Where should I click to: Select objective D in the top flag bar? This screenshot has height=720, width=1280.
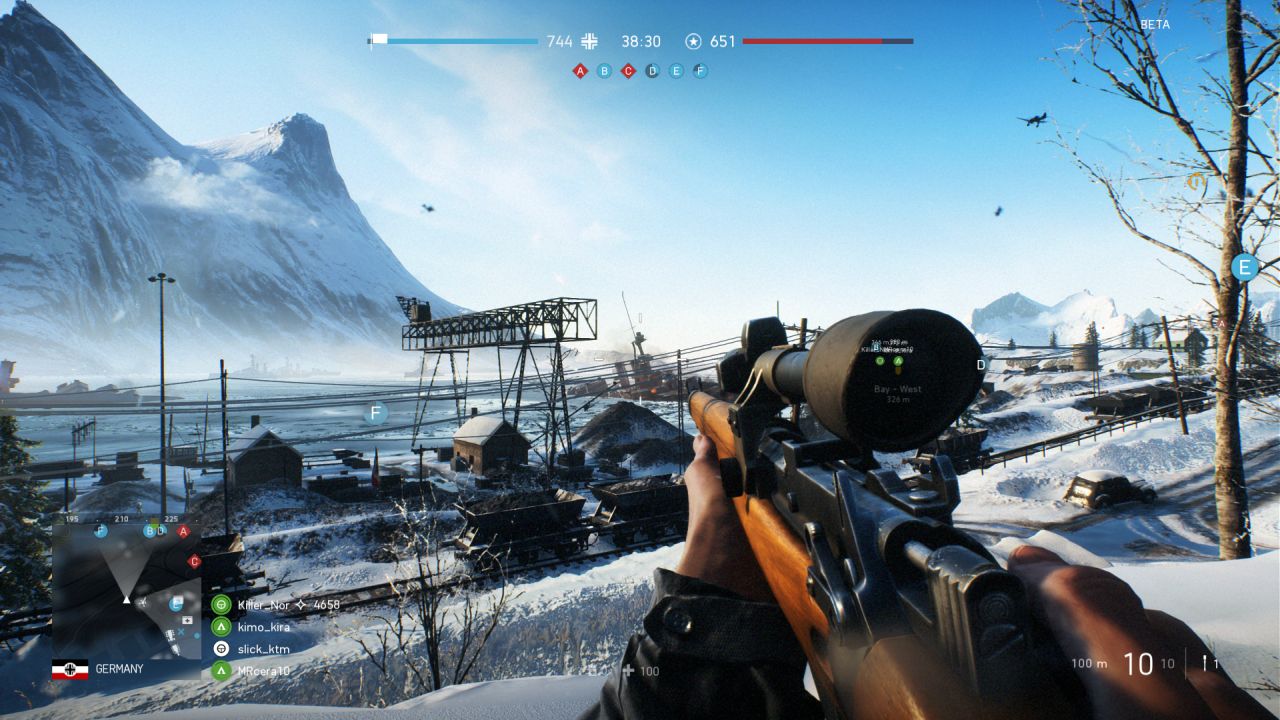coord(652,71)
